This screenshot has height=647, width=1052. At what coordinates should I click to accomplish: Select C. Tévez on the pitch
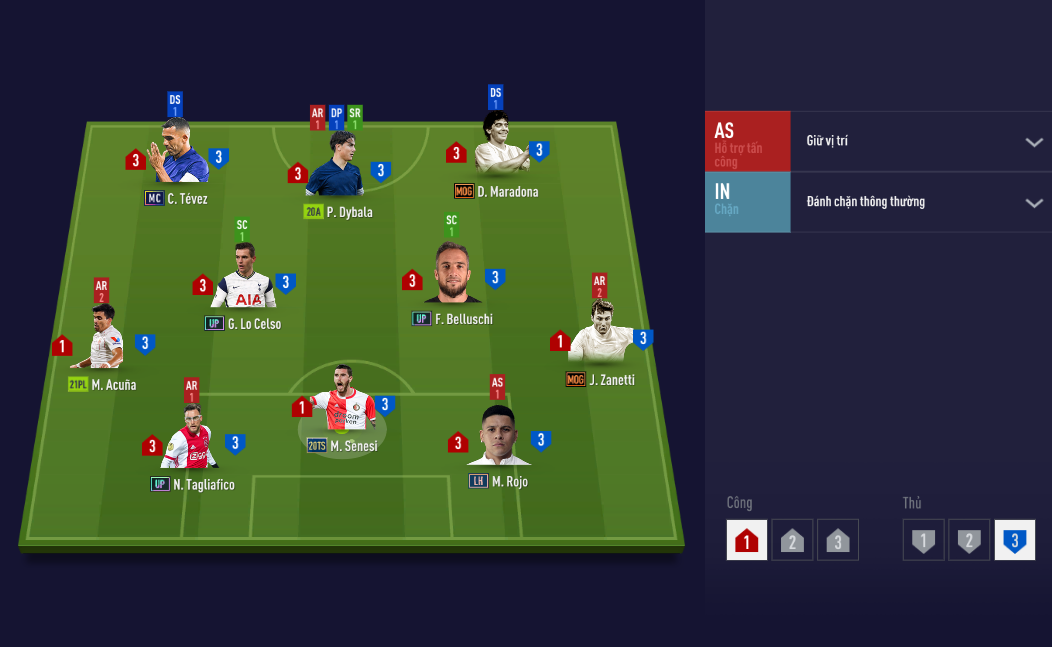point(178,155)
